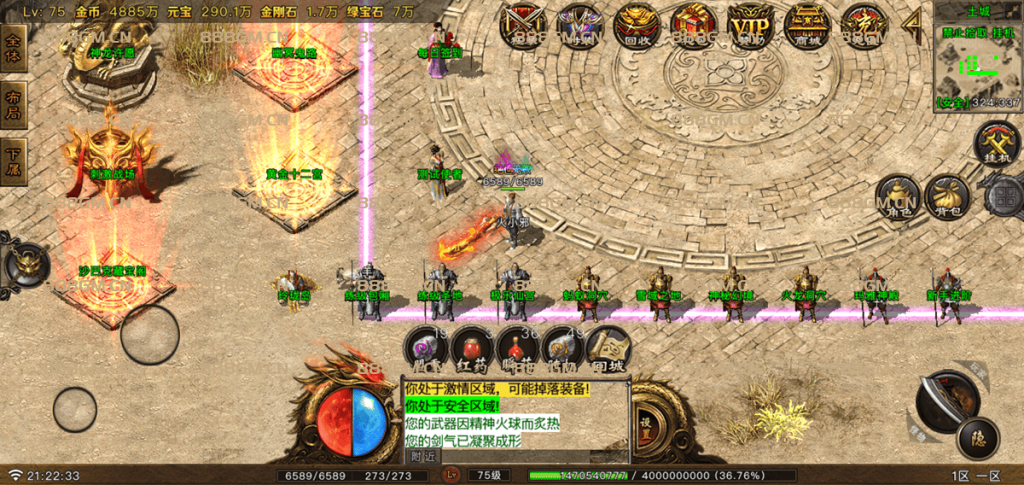Open the 商城 shop
Image resolution: width=1024 pixels, height=485 pixels.
pyautogui.click(x=806, y=24)
